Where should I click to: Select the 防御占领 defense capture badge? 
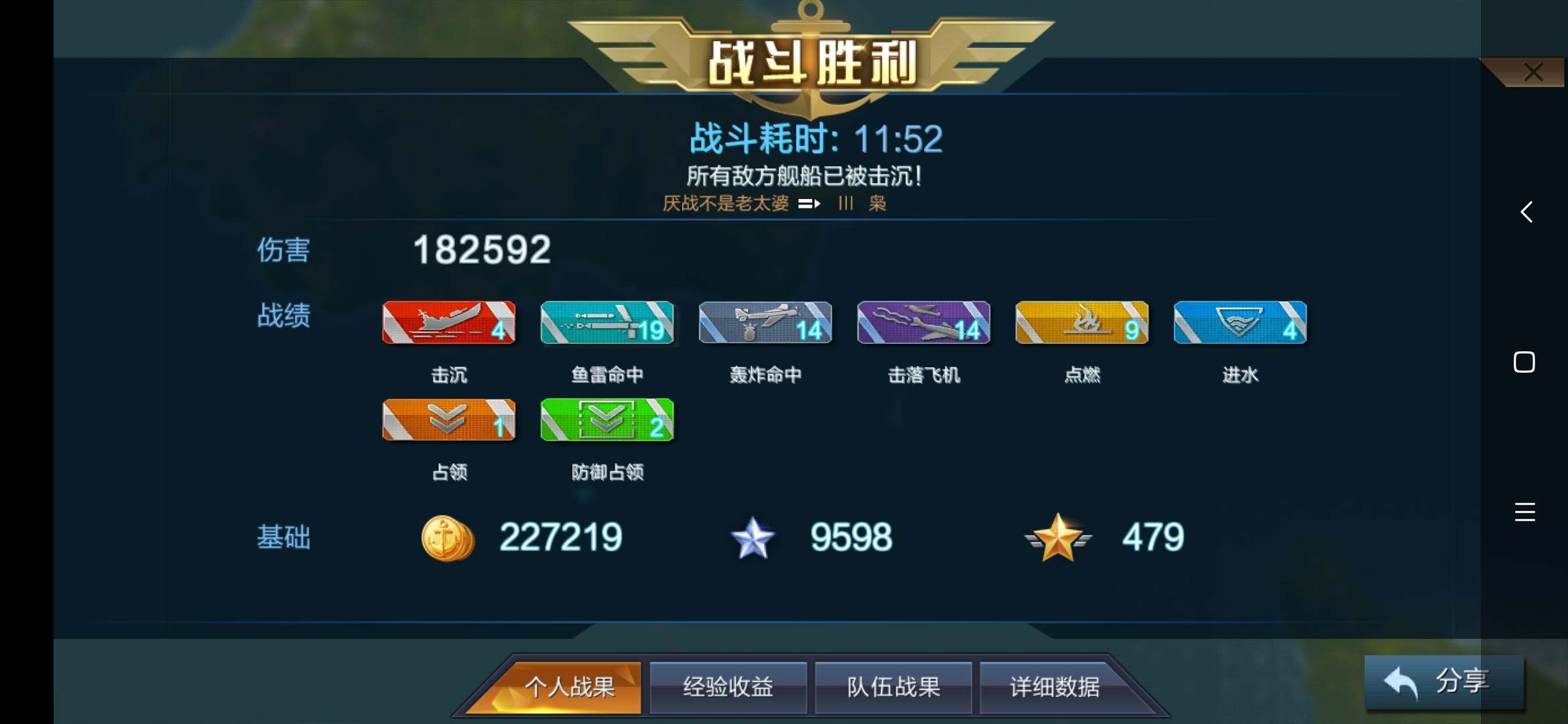tap(606, 421)
